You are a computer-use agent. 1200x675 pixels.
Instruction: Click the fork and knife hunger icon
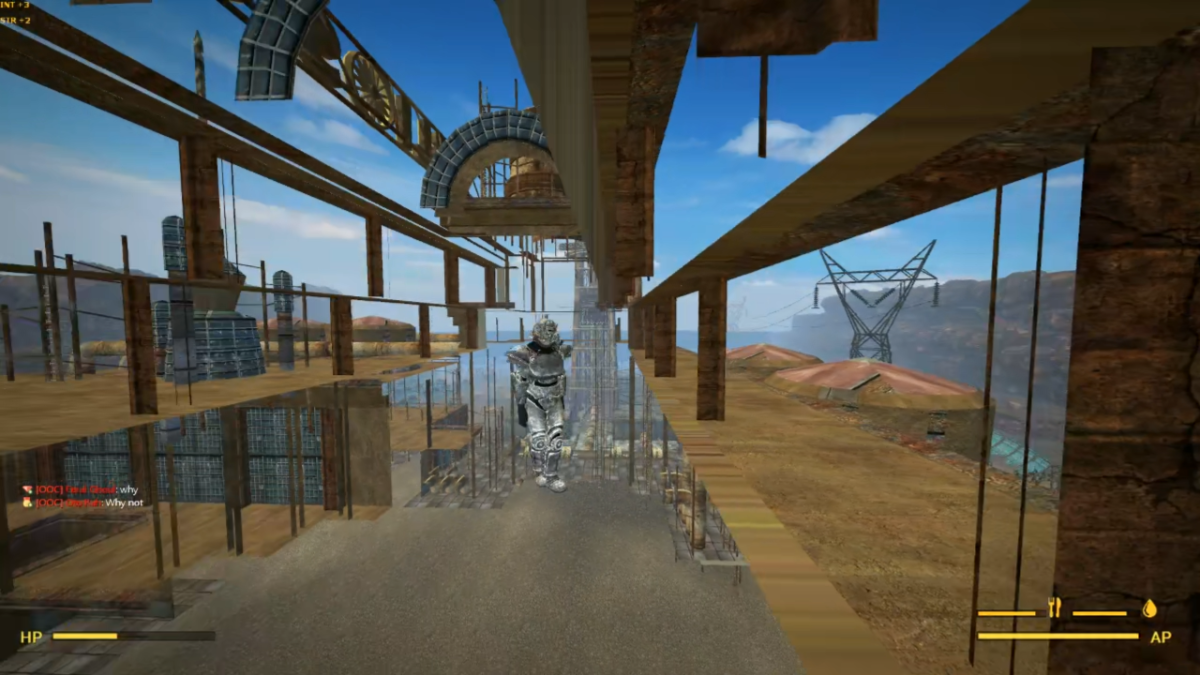[x=1053, y=607]
